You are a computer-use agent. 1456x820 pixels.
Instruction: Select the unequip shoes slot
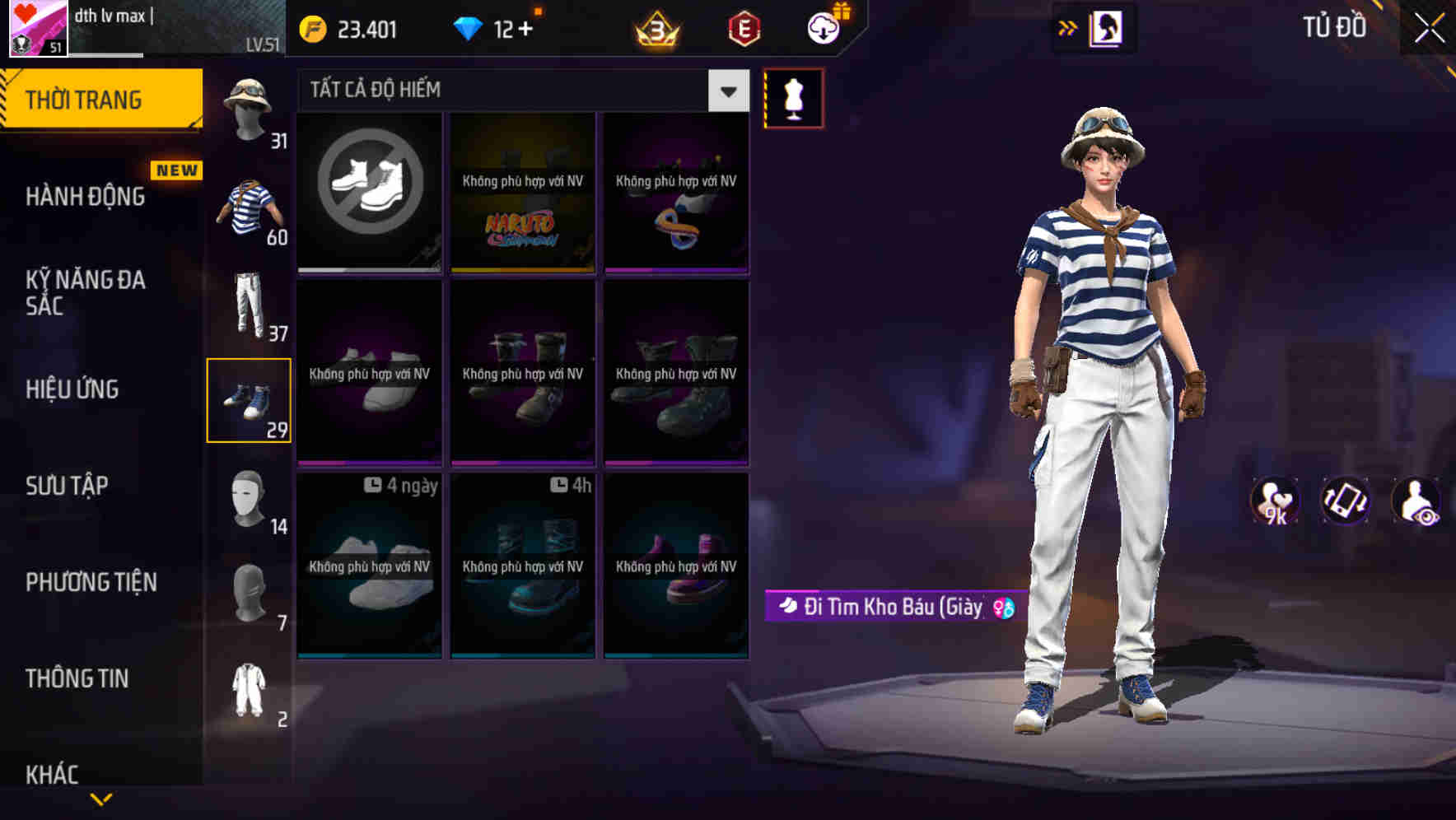[370, 191]
